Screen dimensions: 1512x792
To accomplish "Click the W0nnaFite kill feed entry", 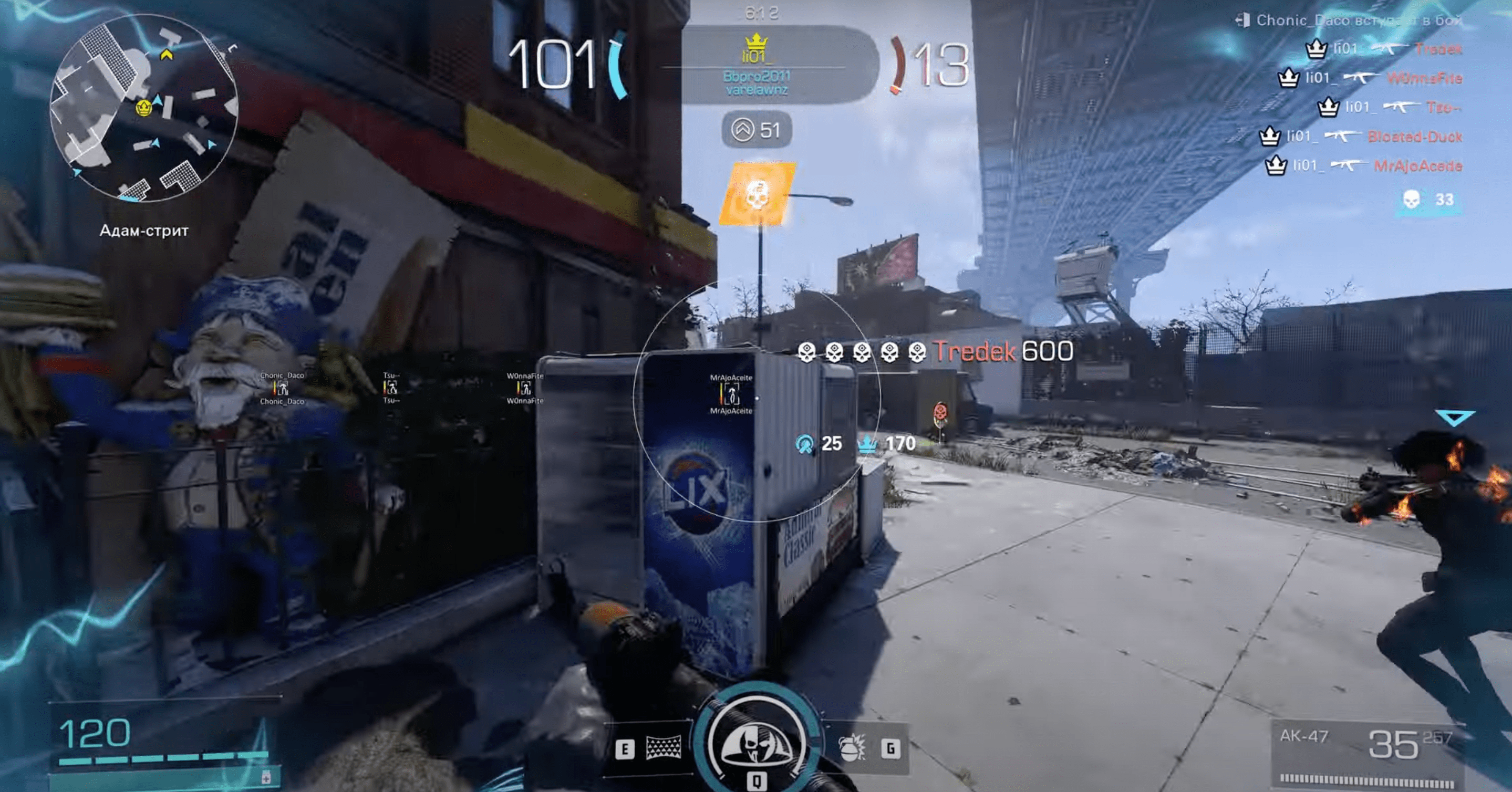I will pyautogui.click(x=1370, y=78).
